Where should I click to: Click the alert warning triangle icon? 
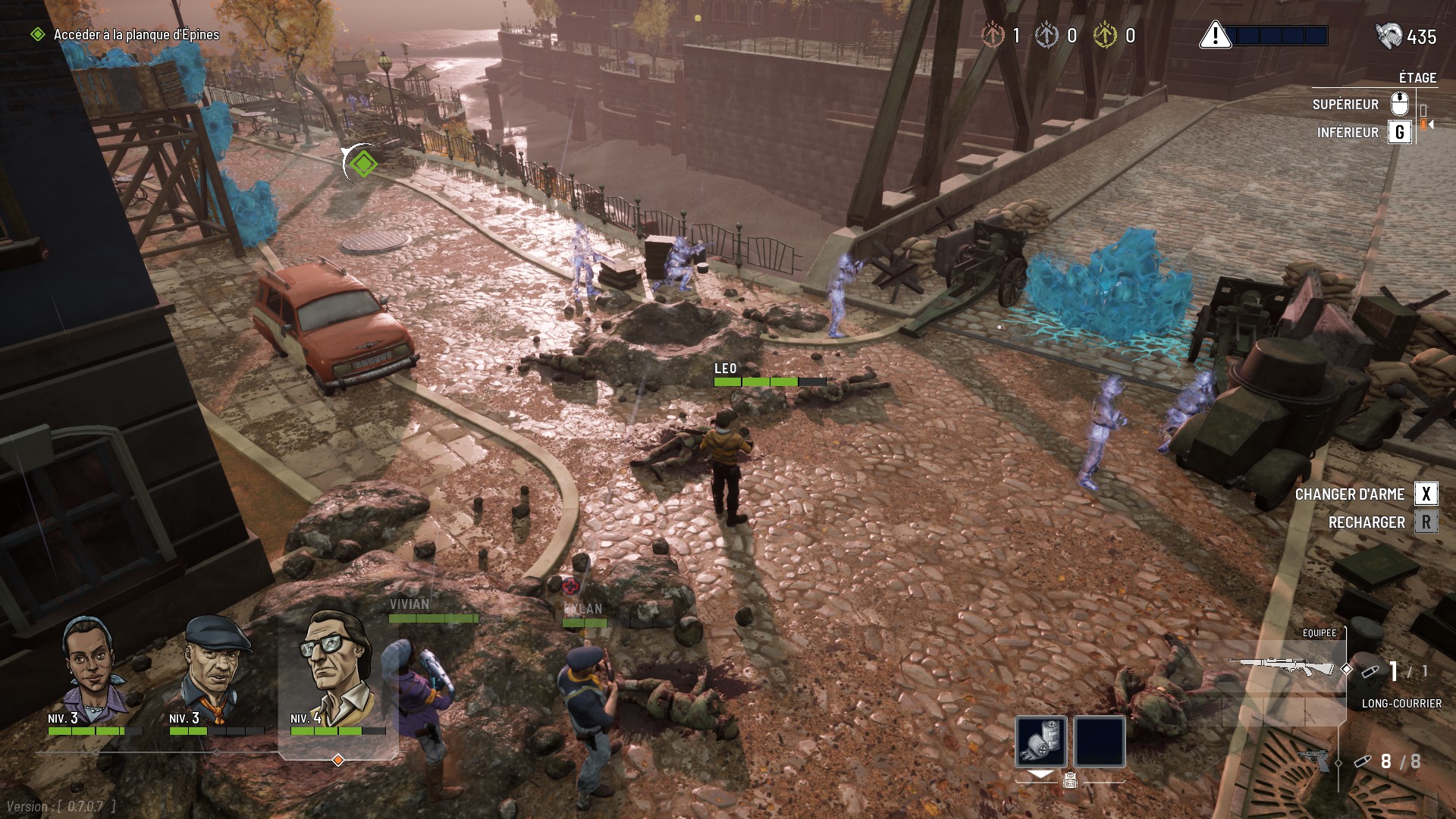[1215, 36]
